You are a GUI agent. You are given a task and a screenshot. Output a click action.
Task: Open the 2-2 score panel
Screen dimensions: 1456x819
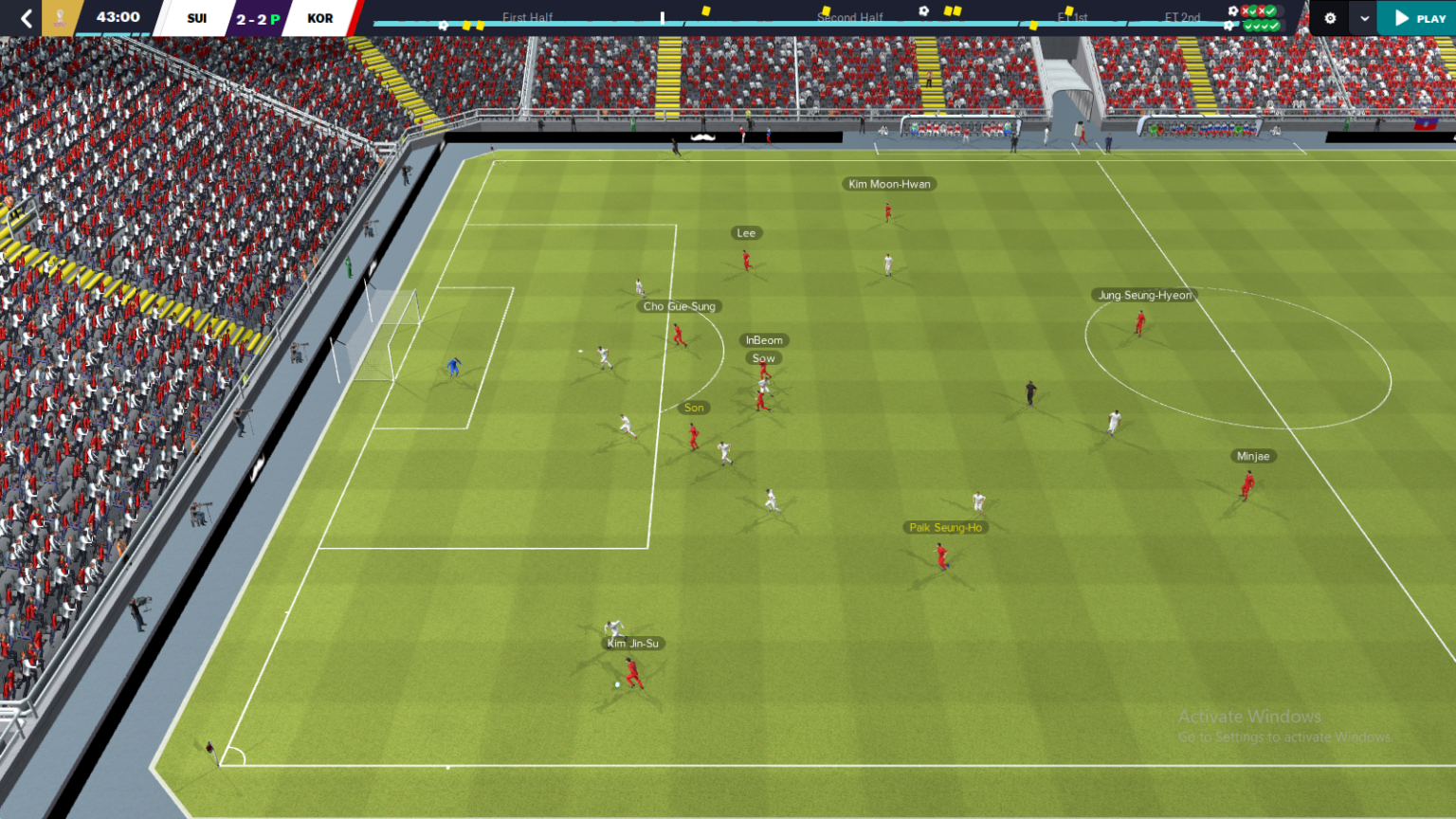[x=256, y=16]
